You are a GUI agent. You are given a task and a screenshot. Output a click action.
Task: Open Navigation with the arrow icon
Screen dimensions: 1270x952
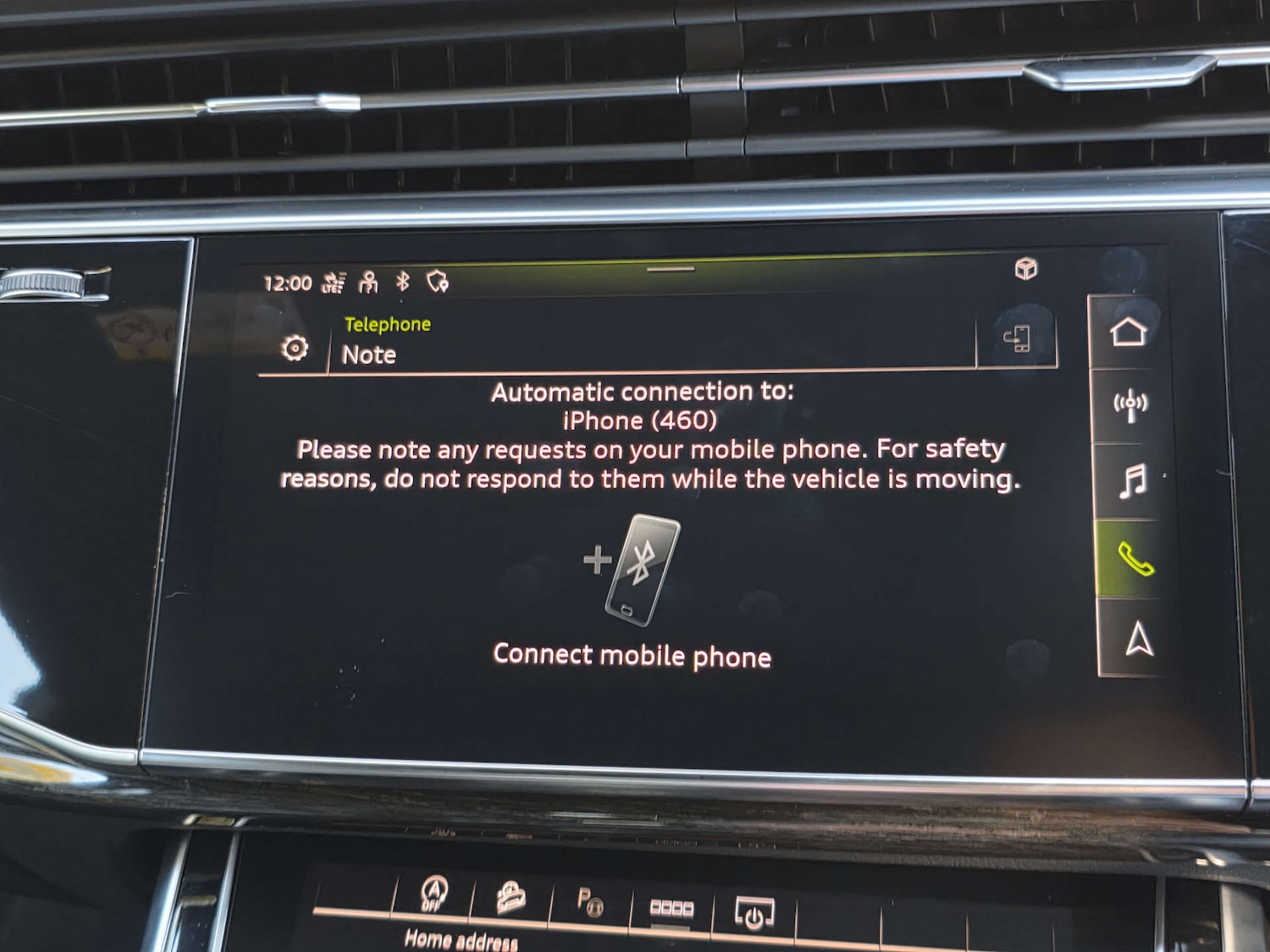tap(1134, 641)
